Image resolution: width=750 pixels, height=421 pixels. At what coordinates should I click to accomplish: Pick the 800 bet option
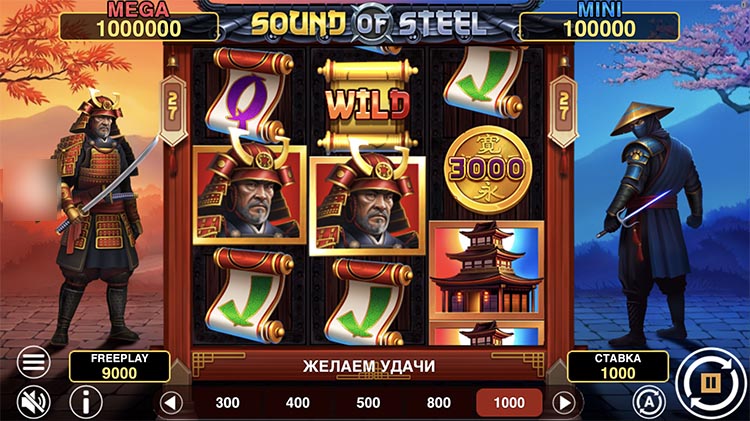coord(438,403)
